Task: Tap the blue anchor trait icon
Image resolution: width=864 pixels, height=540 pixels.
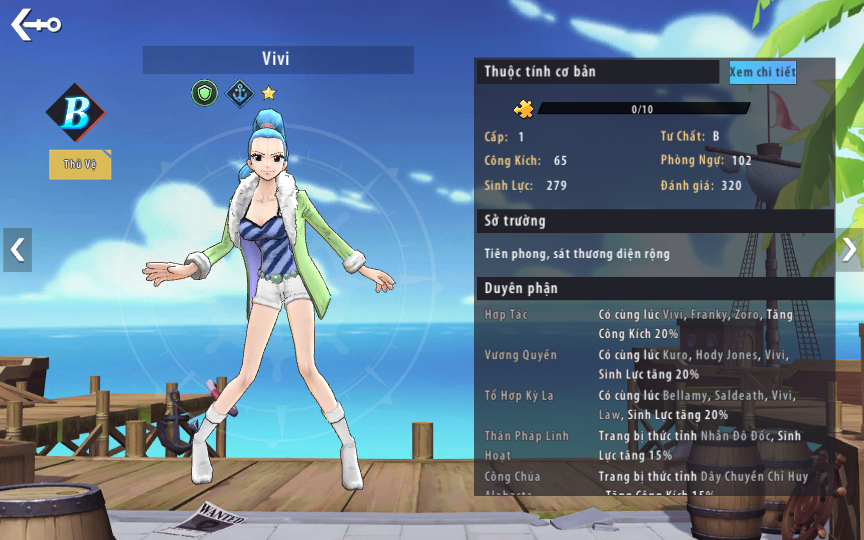Action: click(238, 94)
